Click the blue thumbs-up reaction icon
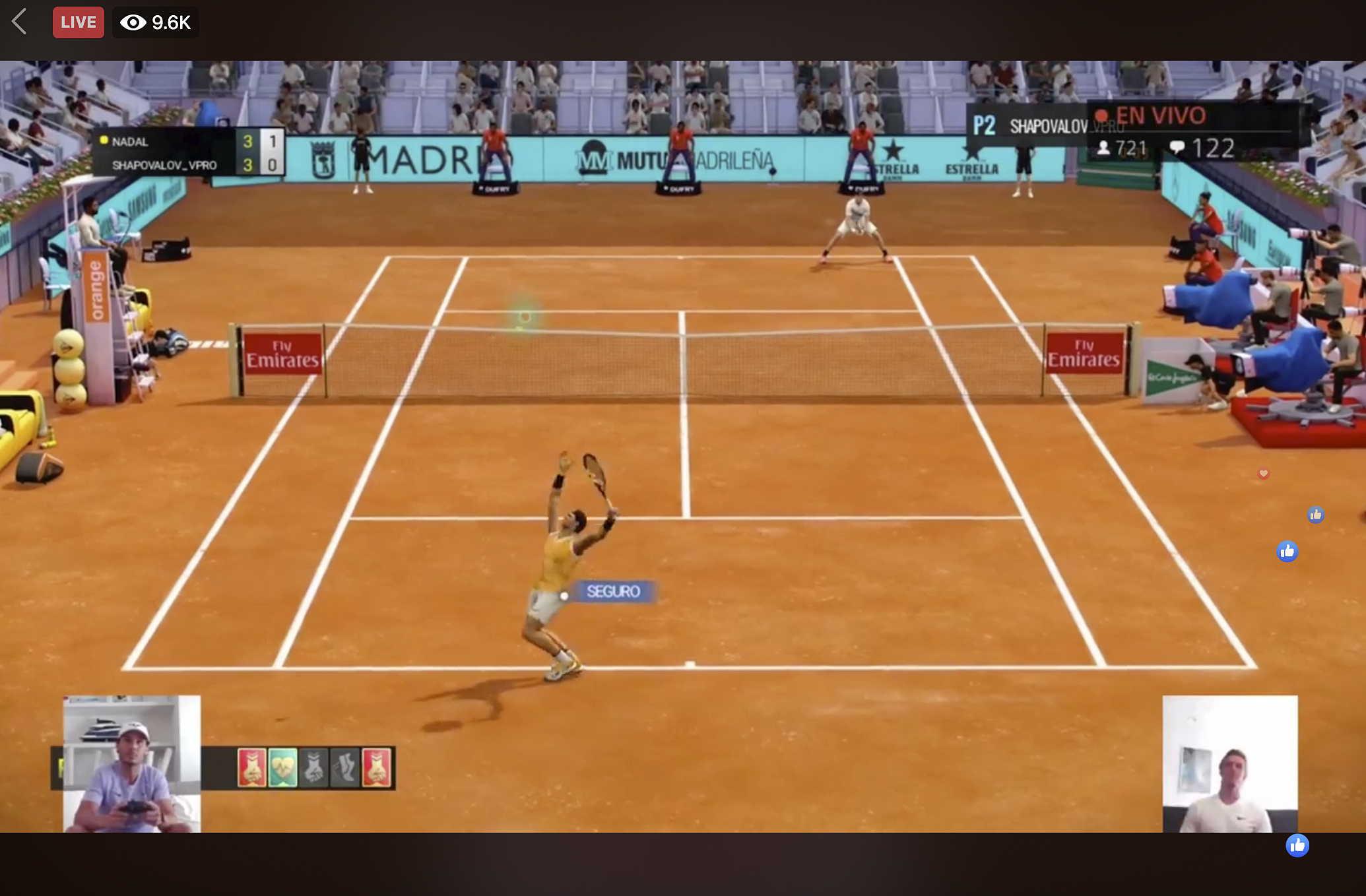The image size is (1366, 896). [1317, 515]
